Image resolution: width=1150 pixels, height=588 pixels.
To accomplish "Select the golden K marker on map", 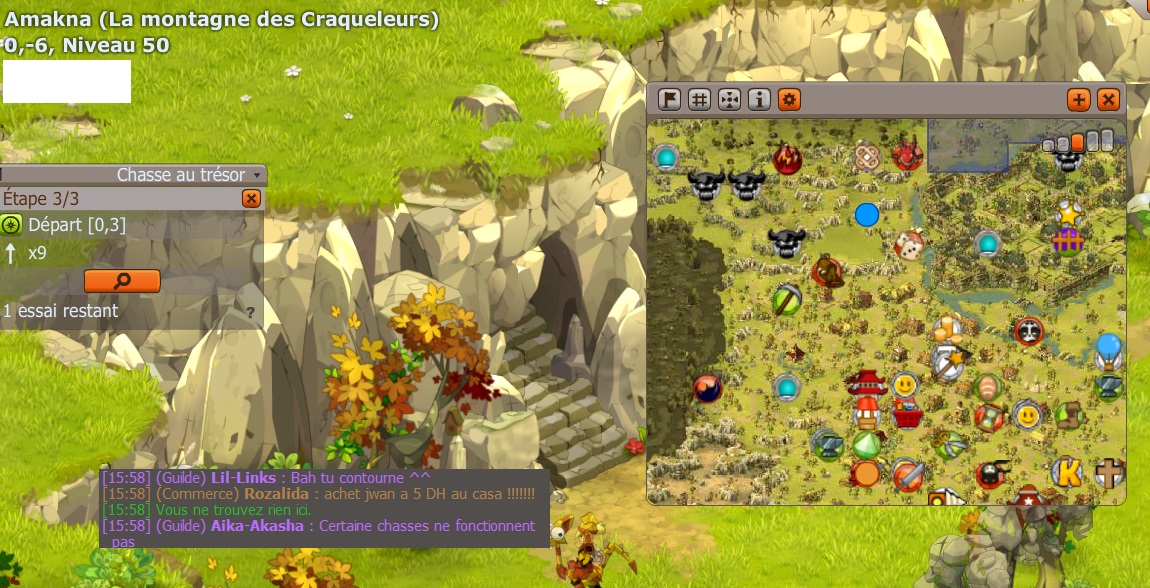I will [1068, 473].
